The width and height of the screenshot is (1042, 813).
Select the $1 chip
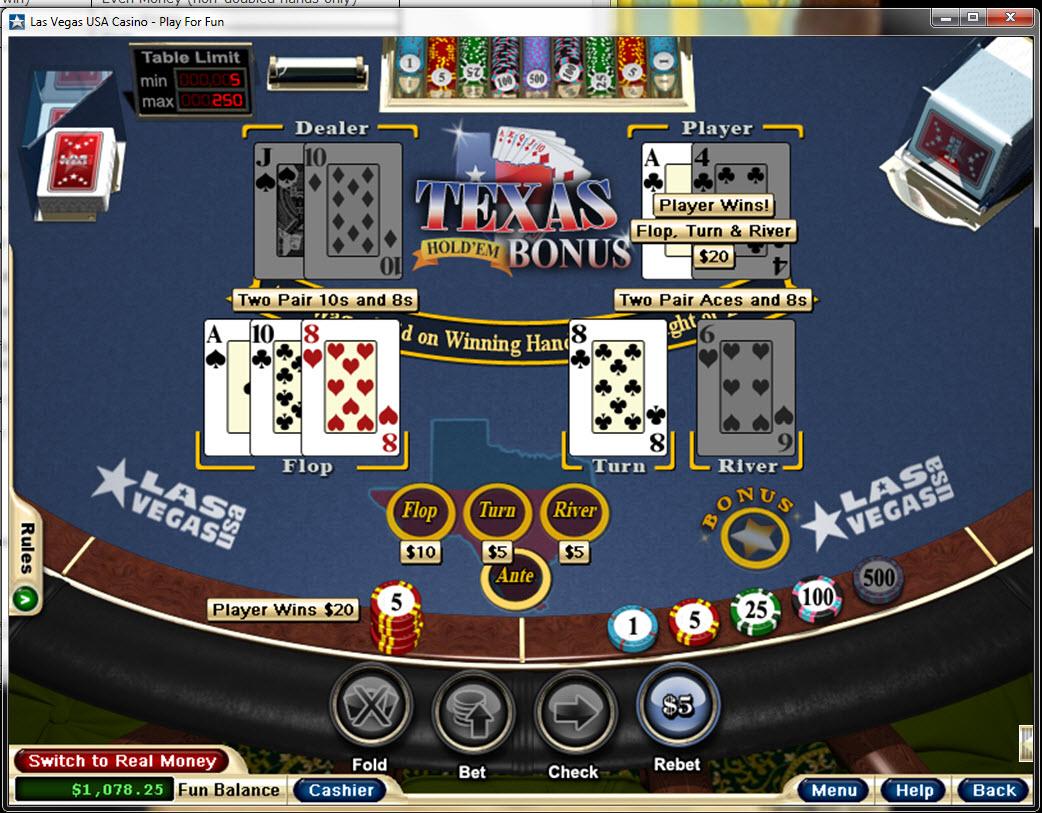click(x=632, y=628)
